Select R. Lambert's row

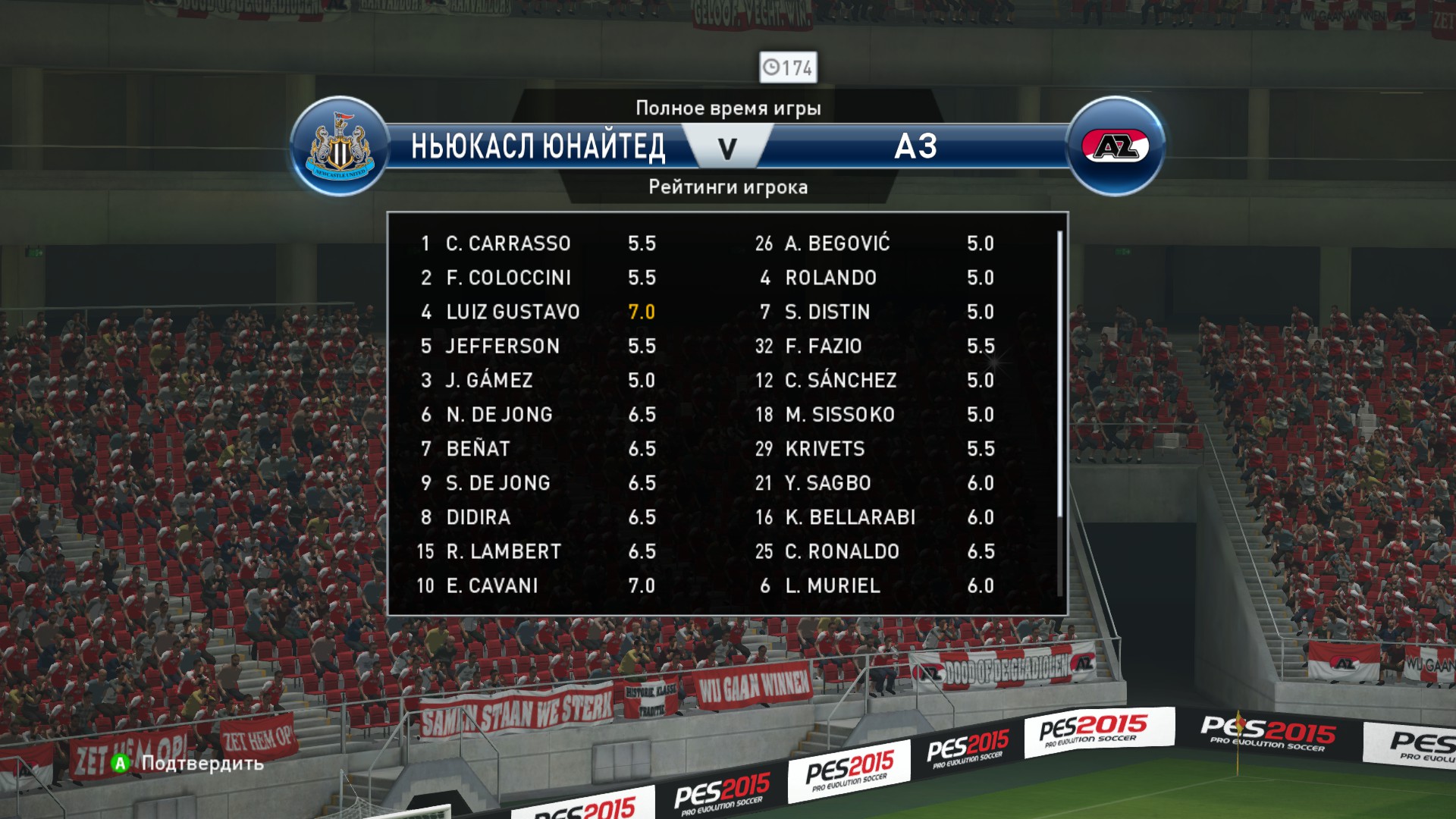click(x=538, y=551)
